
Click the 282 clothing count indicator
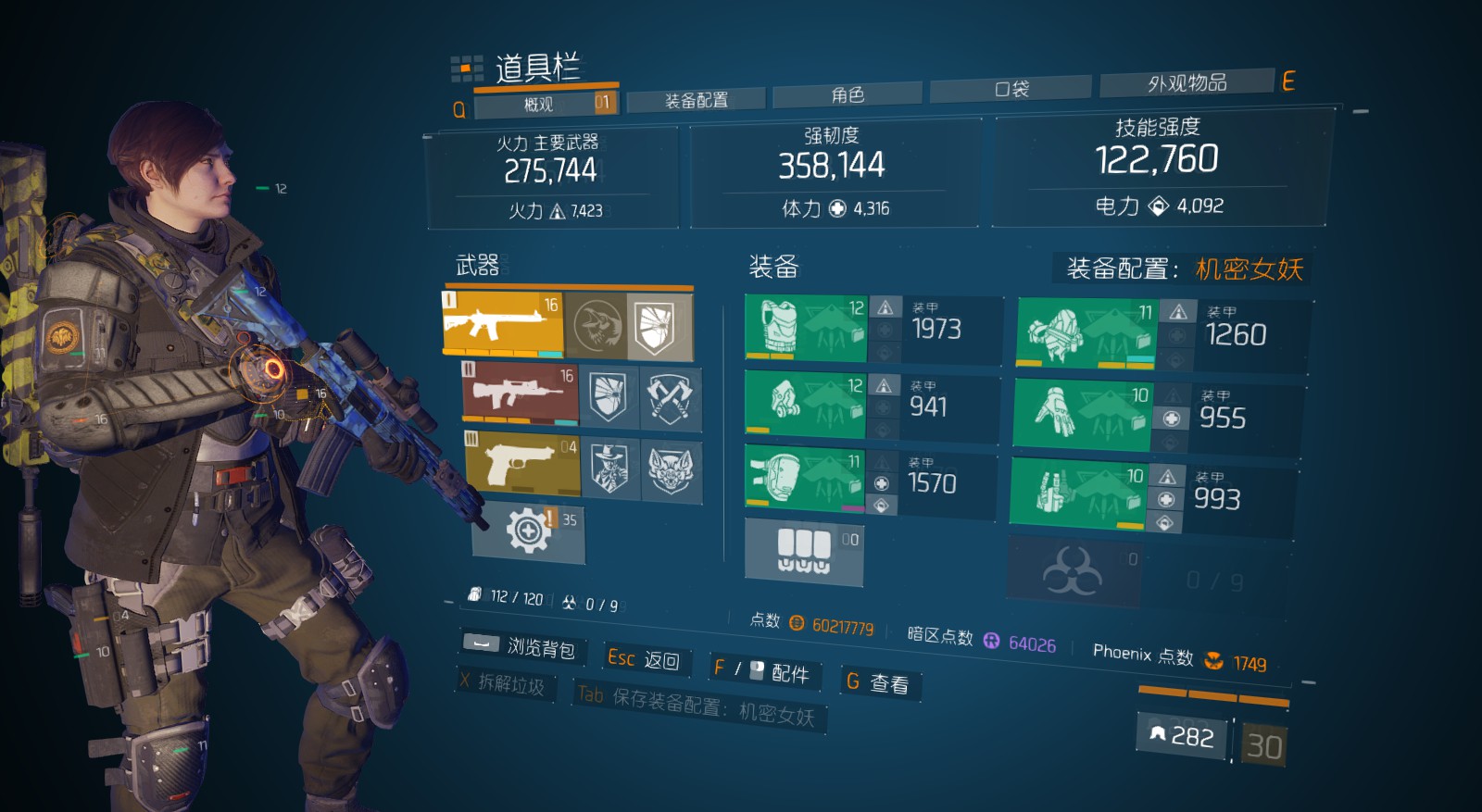tap(1183, 738)
